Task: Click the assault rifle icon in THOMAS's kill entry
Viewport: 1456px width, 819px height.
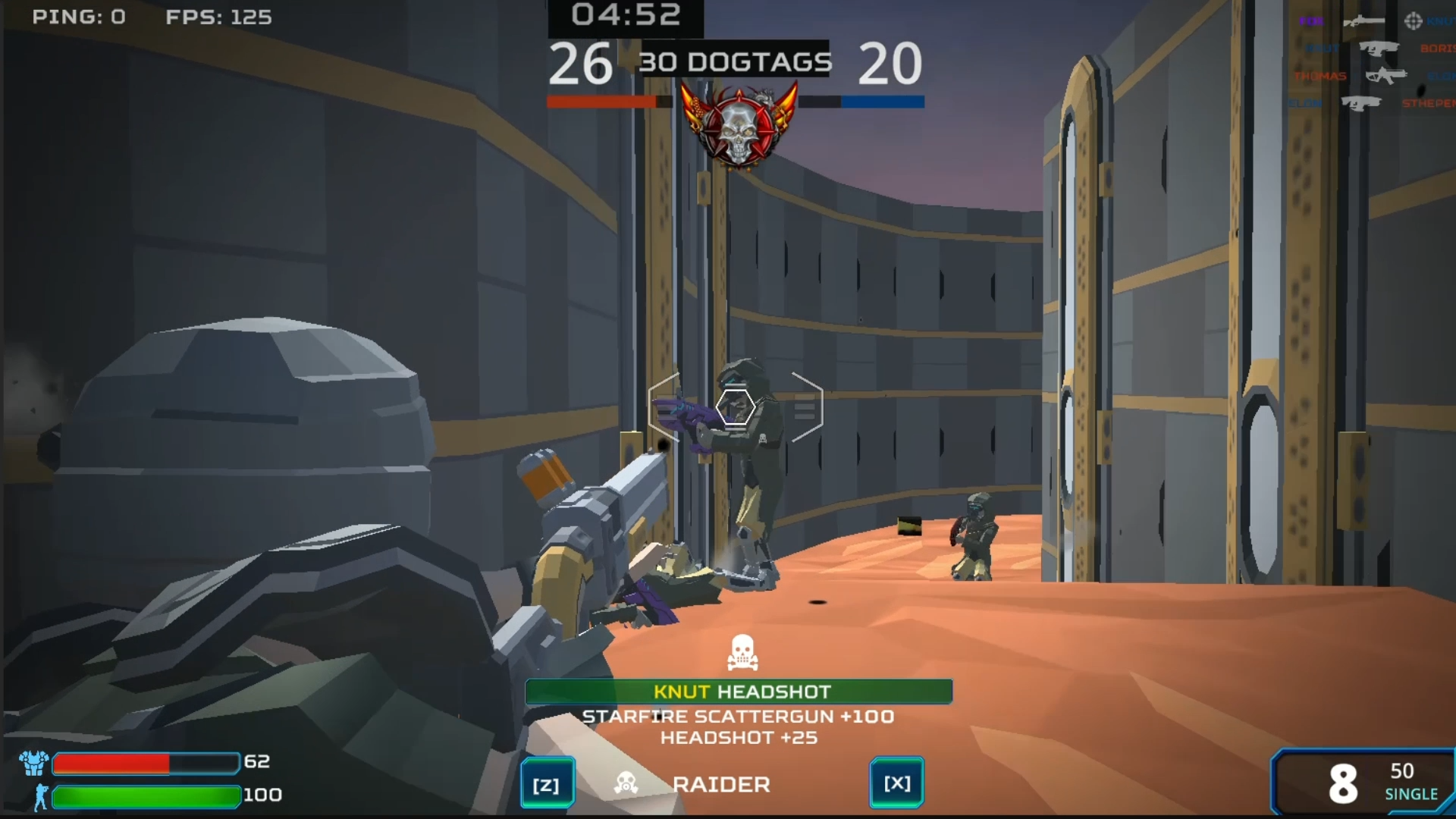Action: (x=1386, y=75)
